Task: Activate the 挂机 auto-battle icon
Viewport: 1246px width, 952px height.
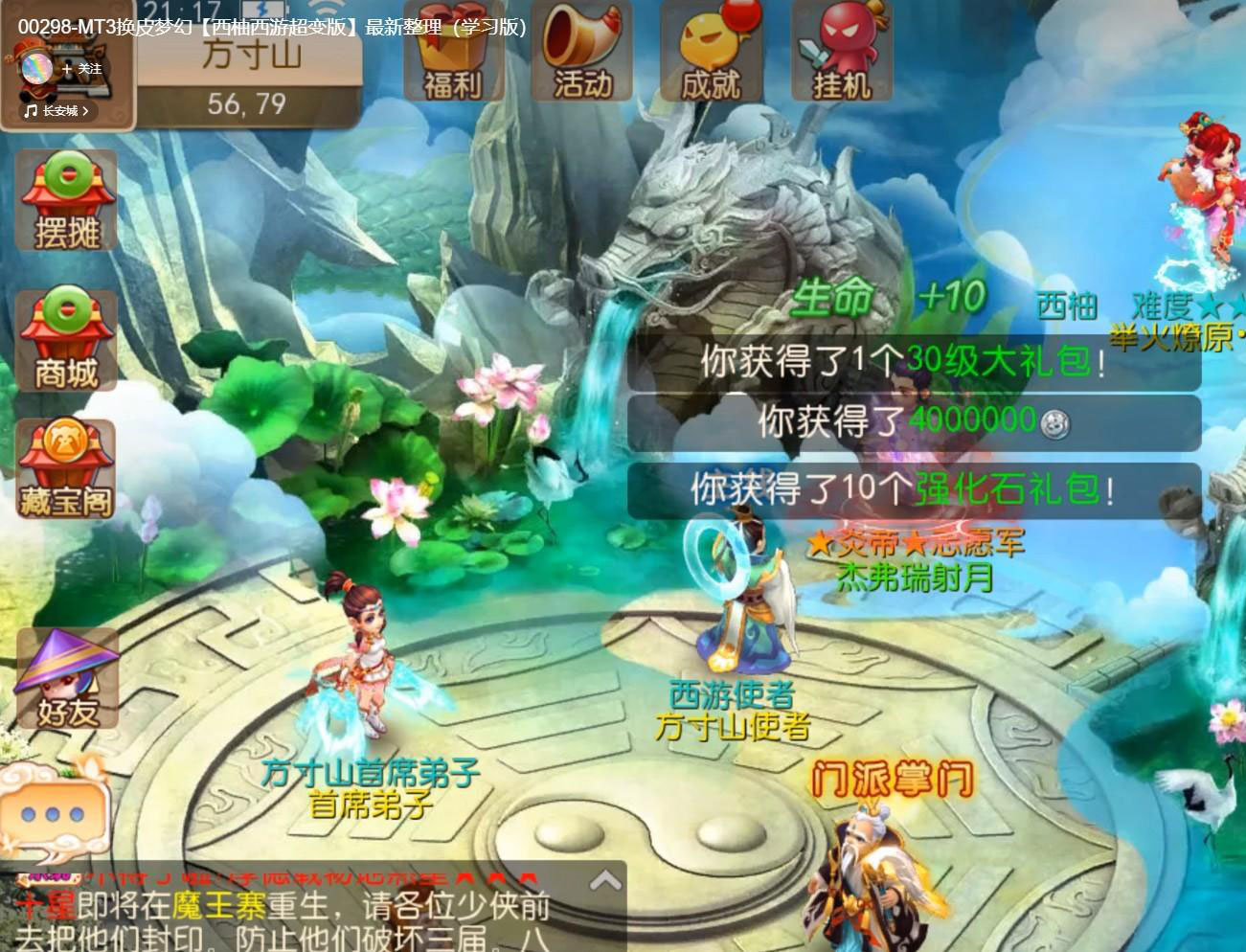Action: point(842,54)
